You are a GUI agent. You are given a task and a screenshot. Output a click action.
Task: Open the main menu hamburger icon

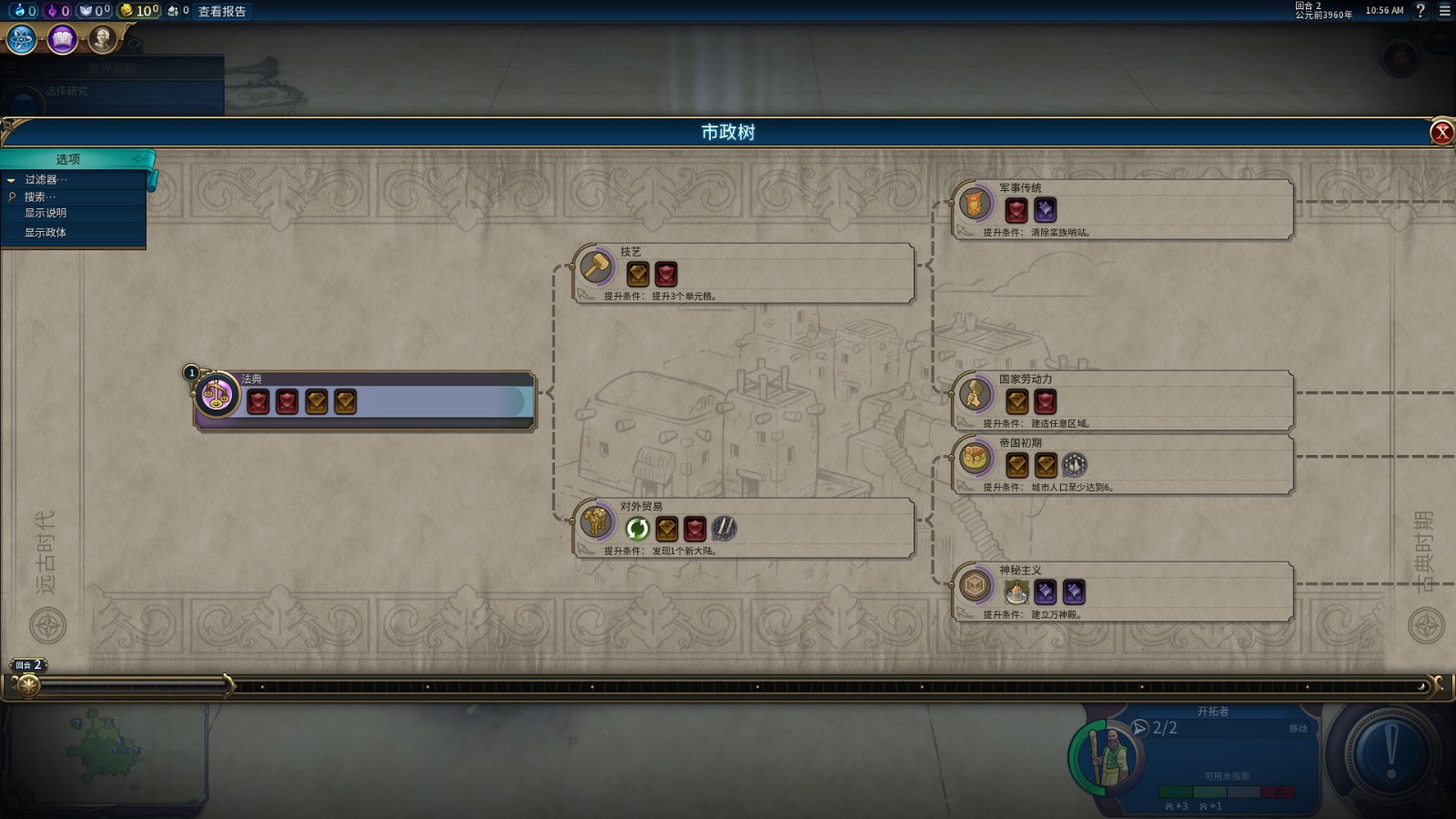click(x=1444, y=11)
